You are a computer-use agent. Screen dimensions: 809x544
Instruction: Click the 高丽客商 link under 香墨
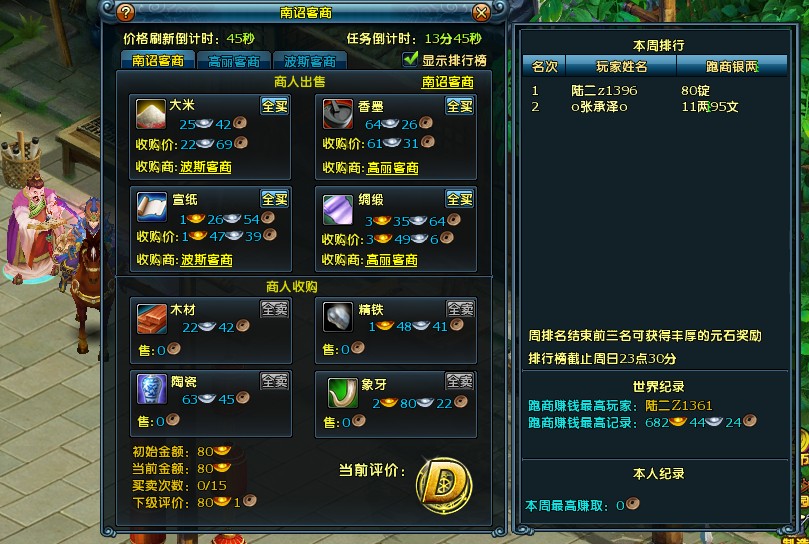pyautogui.click(x=392, y=167)
